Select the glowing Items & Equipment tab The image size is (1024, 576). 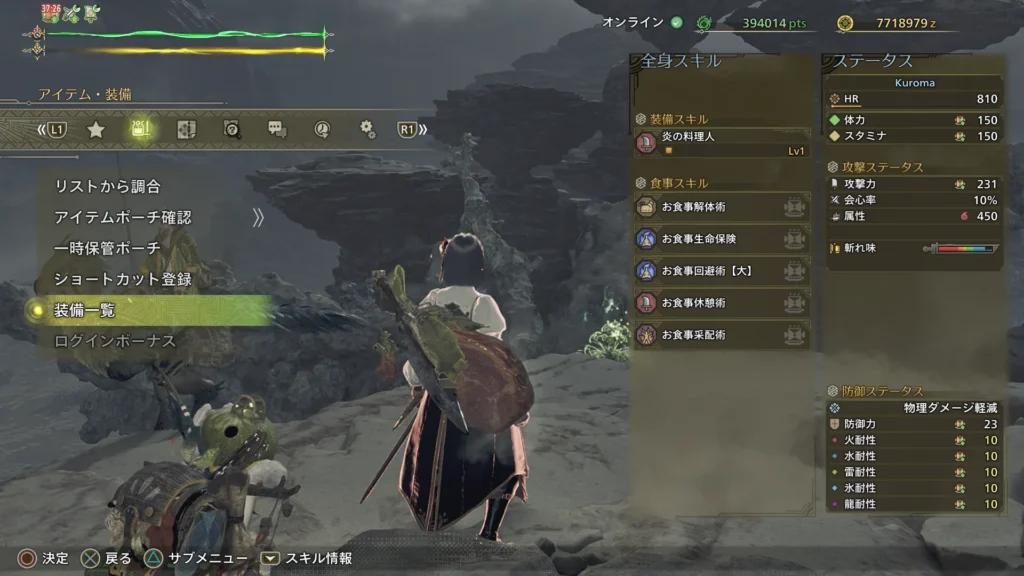pos(142,129)
